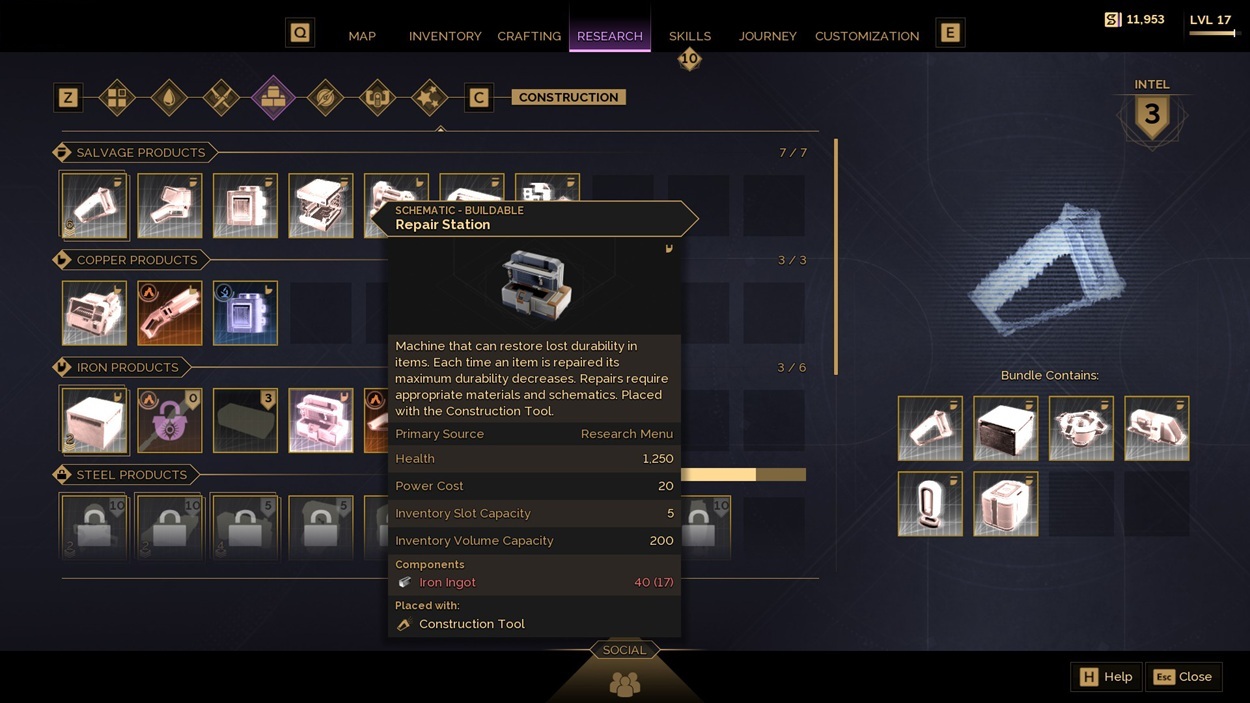The height and width of the screenshot is (703, 1250).
Task: Select the first Copper Products schematic
Action: click(x=94, y=313)
